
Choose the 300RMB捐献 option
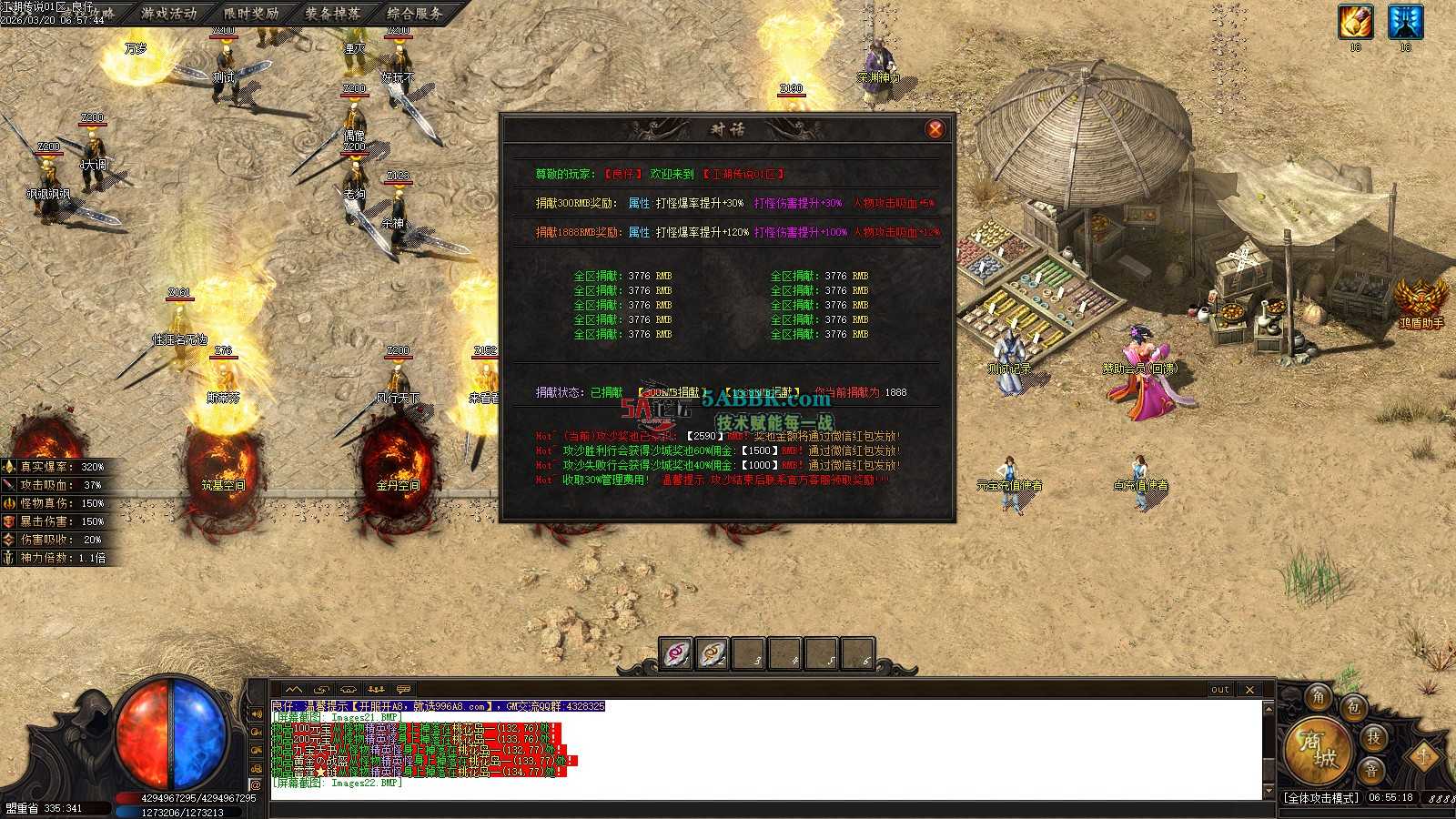pyautogui.click(x=672, y=392)
